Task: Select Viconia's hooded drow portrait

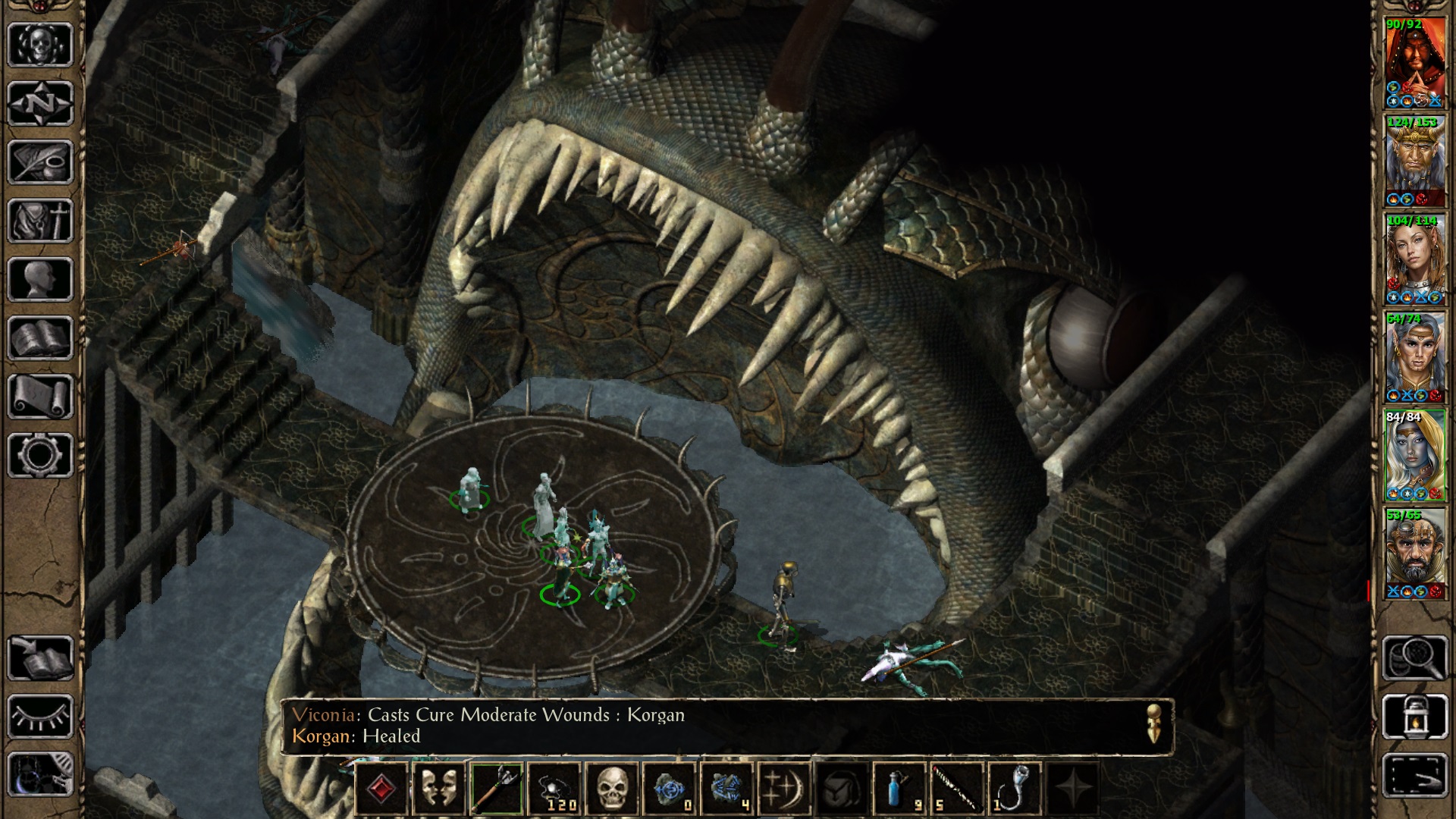Action: click(1415, 455)
